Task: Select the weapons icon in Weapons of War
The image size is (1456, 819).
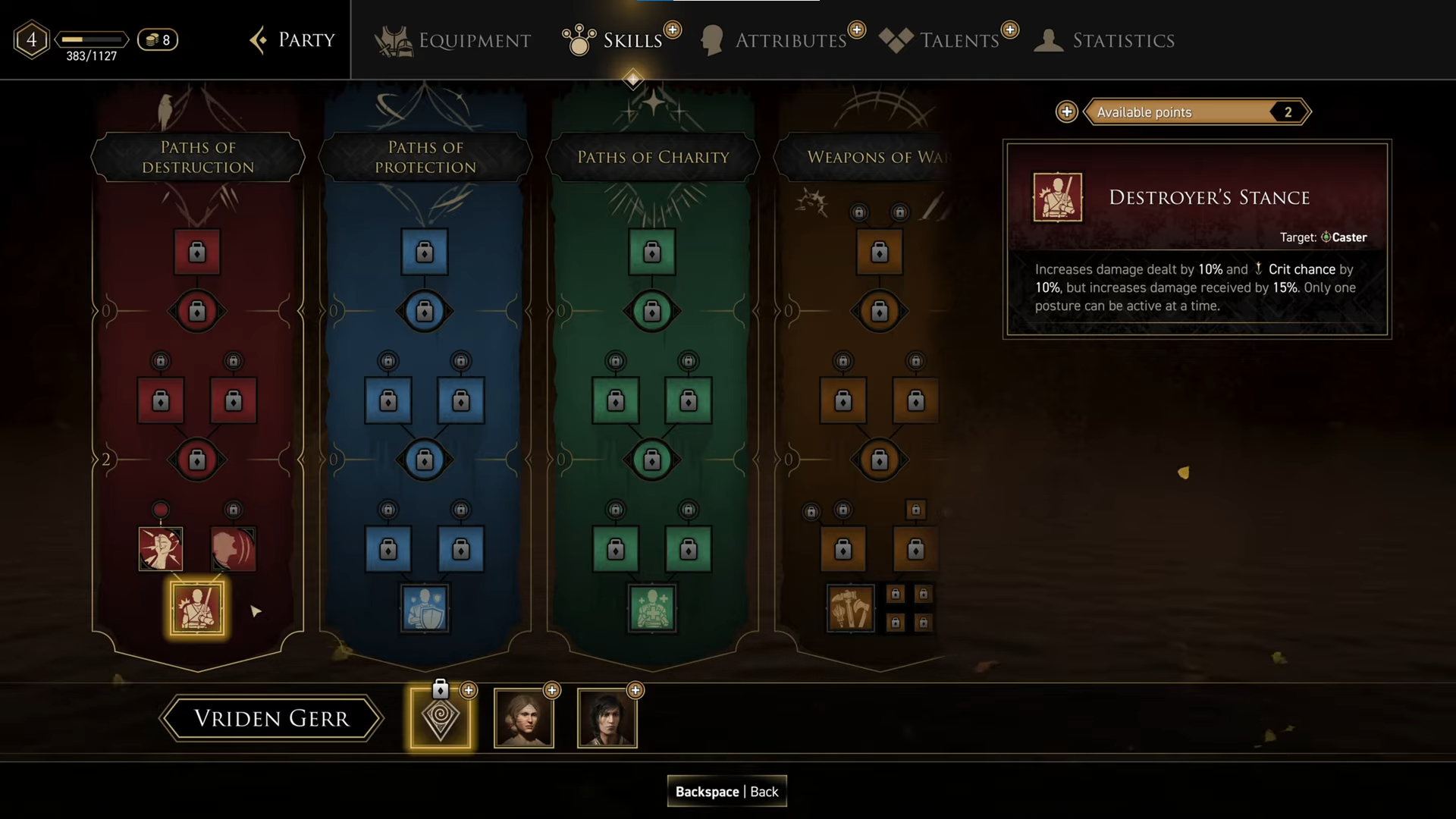Action: 850,607
